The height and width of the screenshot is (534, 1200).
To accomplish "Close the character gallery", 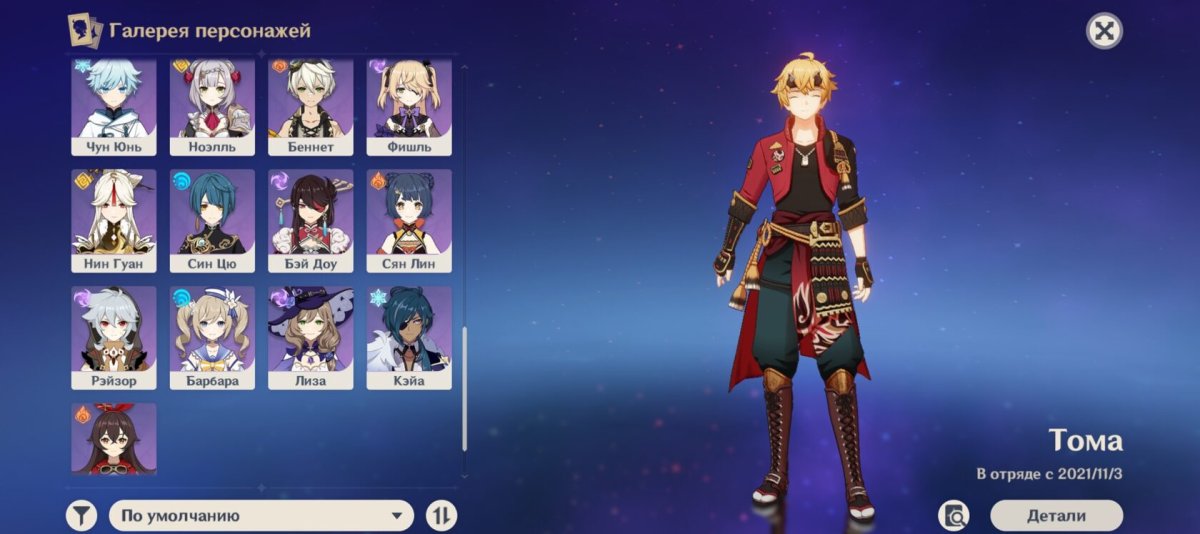I will (x=1104, y=31).
